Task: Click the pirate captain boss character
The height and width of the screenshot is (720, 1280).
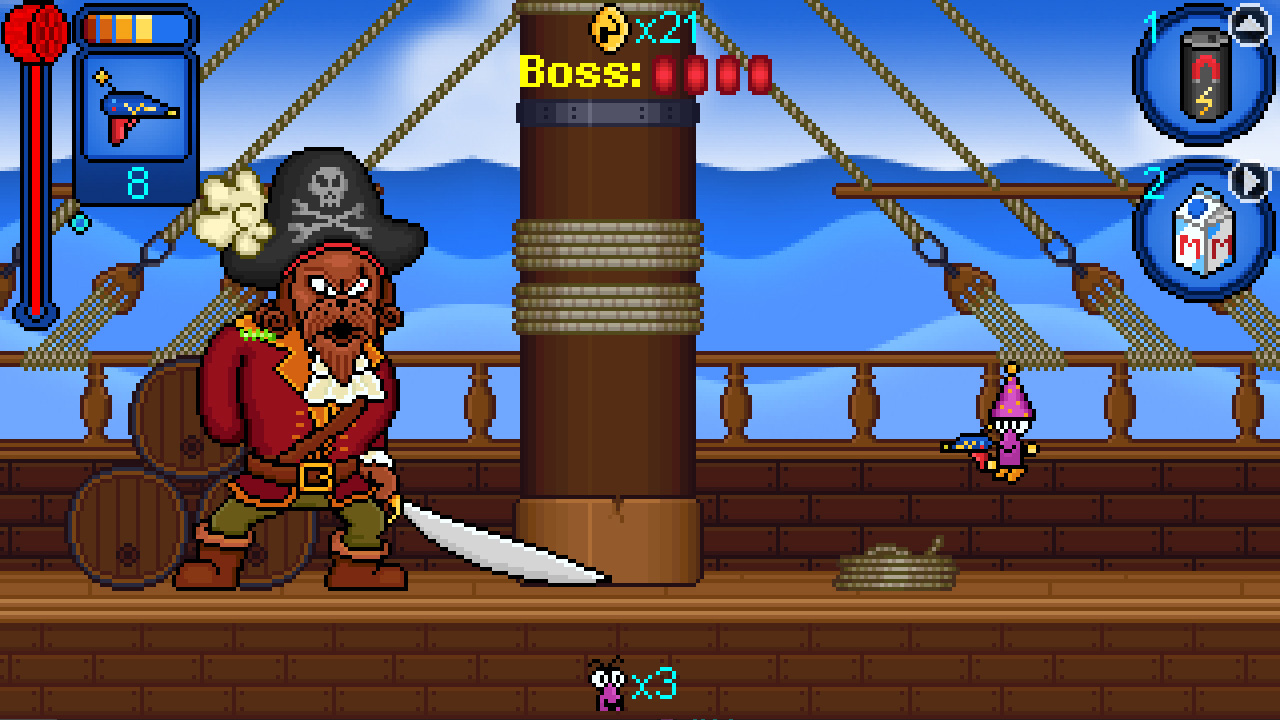Action: (300, 380)
